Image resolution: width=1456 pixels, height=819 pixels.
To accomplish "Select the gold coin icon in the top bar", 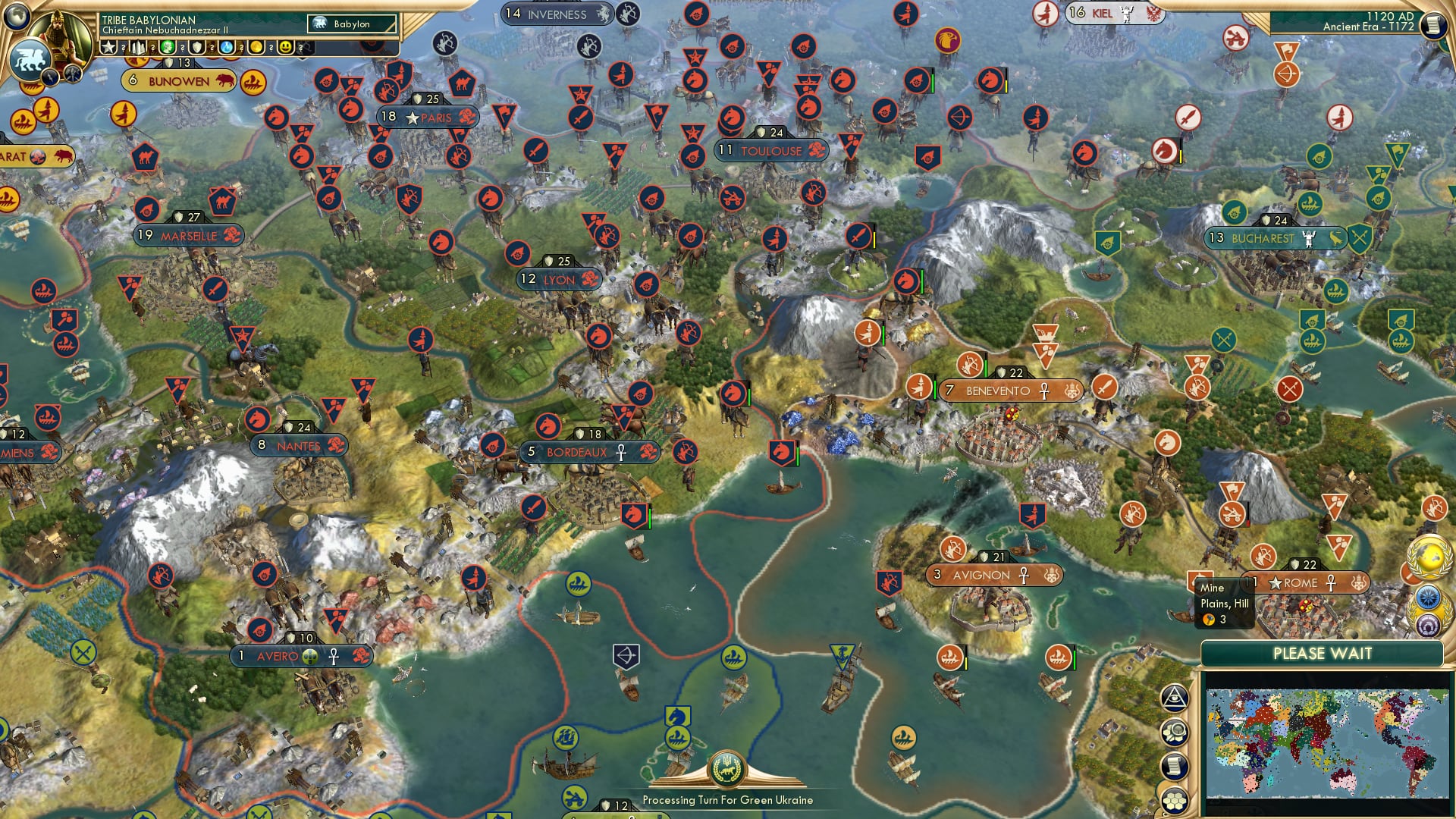I will [256, 47].
